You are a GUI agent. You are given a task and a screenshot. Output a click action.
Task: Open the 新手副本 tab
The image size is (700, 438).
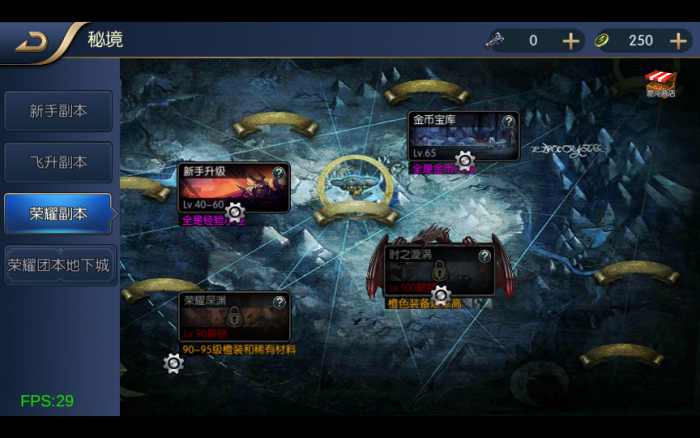(x=58, y=111)
